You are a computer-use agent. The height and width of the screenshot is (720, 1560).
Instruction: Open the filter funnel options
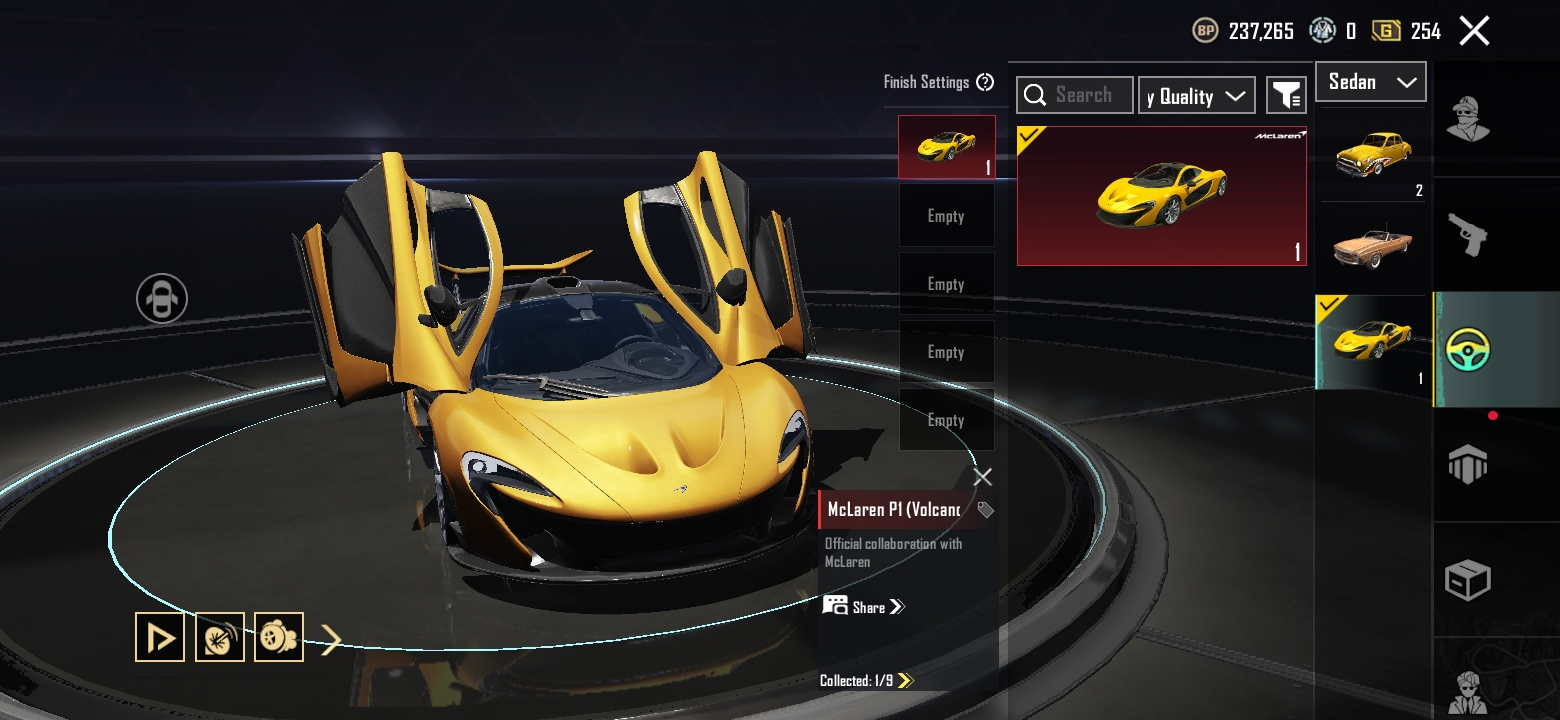(1286, 95)
